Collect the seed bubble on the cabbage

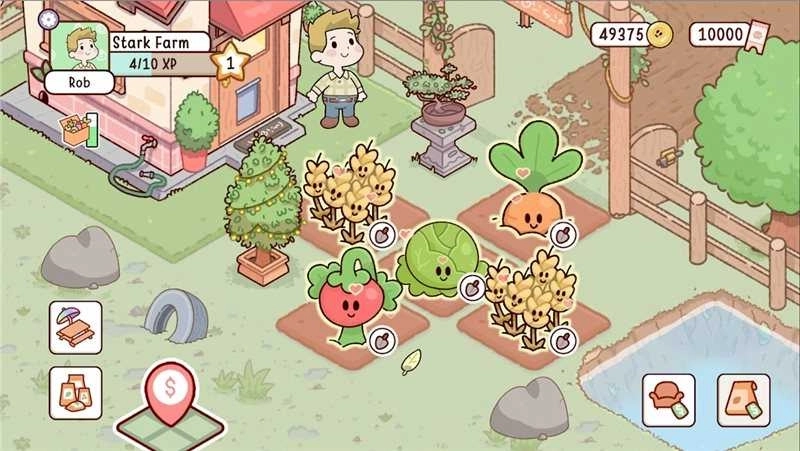(x=471, y=287)
